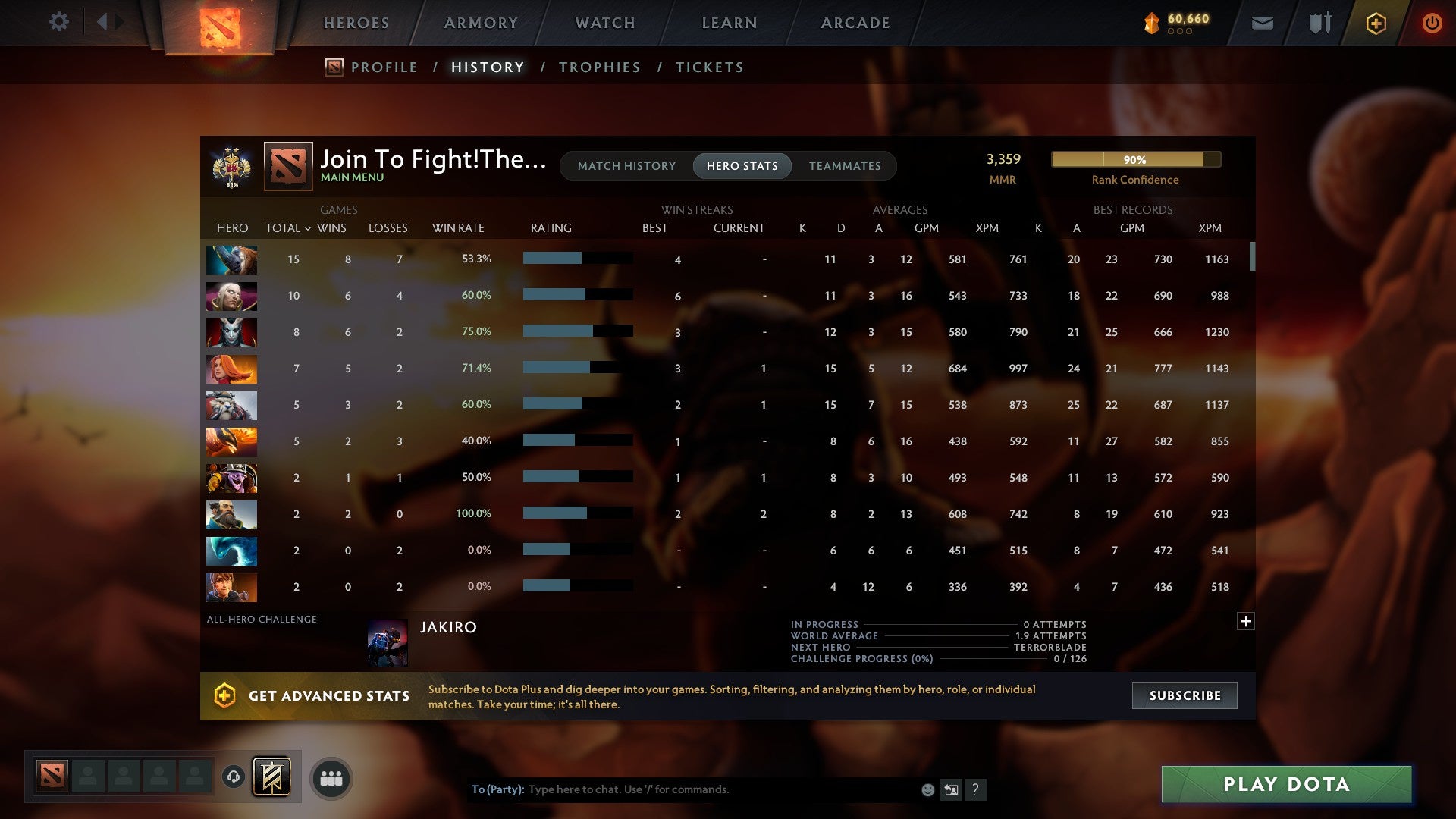
Task: Open the emoticon smiley beside the chat box
Action: click(x=927, y=789)
